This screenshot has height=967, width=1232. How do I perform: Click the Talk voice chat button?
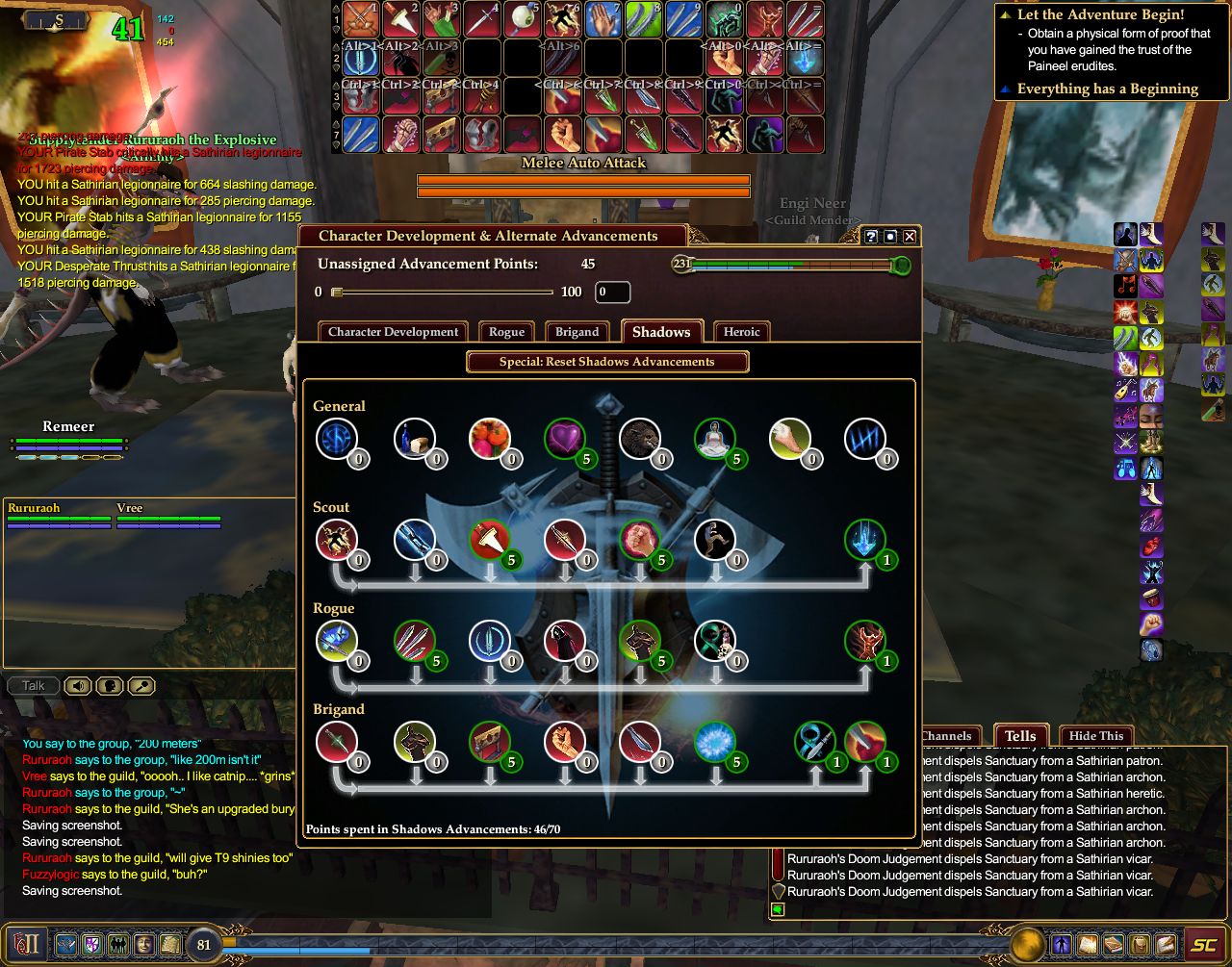(x=33, y=686)
